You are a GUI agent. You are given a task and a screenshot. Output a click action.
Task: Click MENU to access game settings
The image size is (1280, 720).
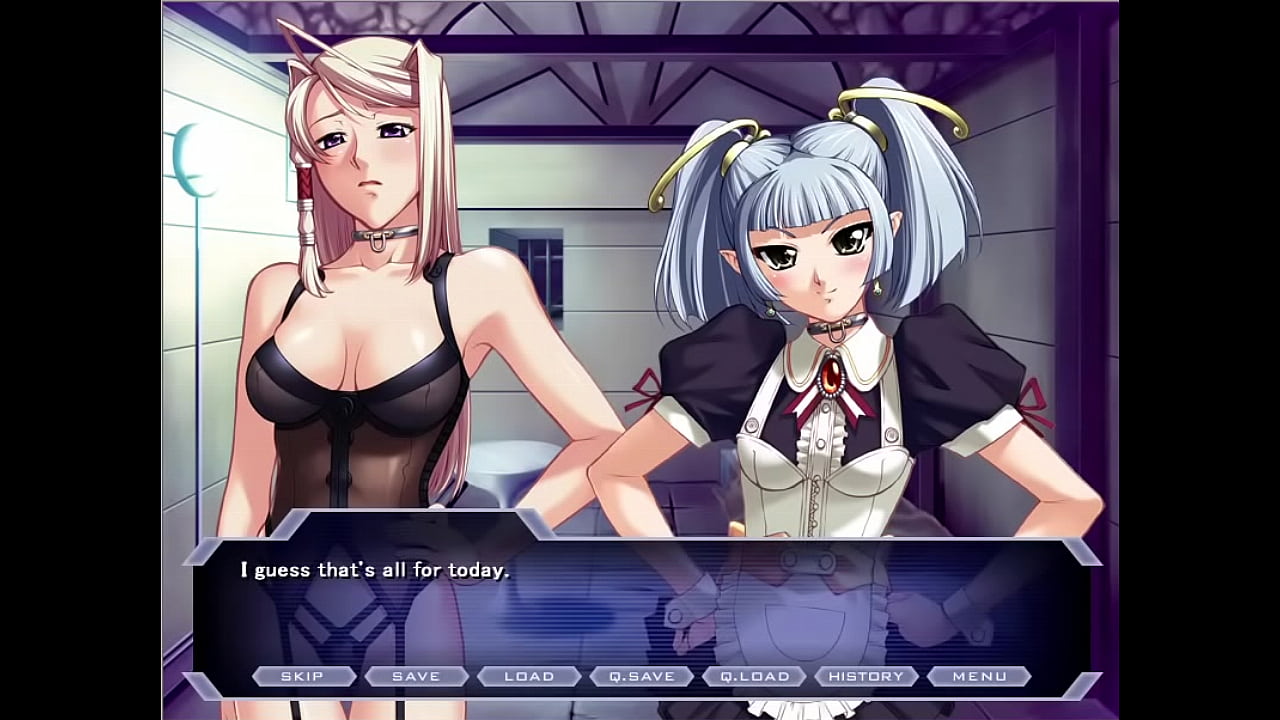pyautogui.click(x=981, y=676)
